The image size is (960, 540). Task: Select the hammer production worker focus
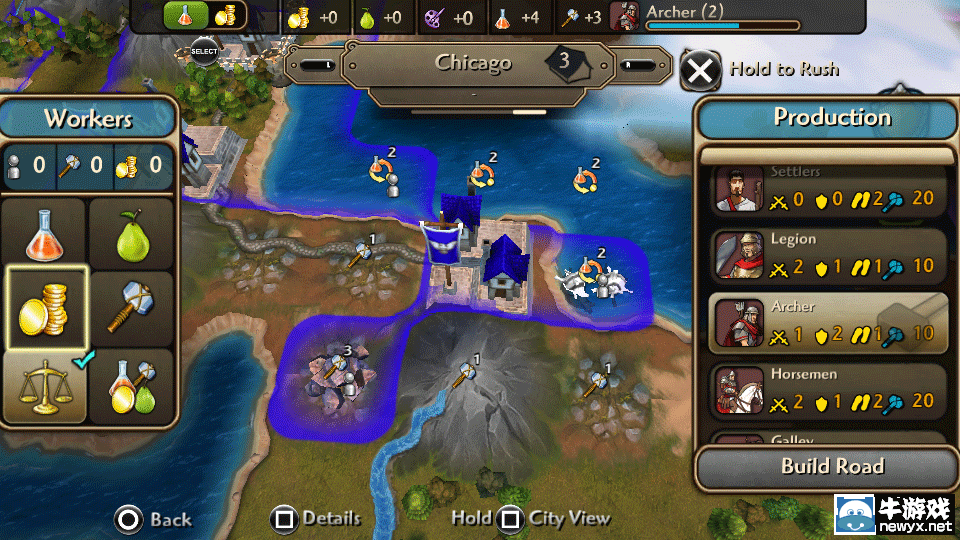pyautogui.click(x=132, y=309)
